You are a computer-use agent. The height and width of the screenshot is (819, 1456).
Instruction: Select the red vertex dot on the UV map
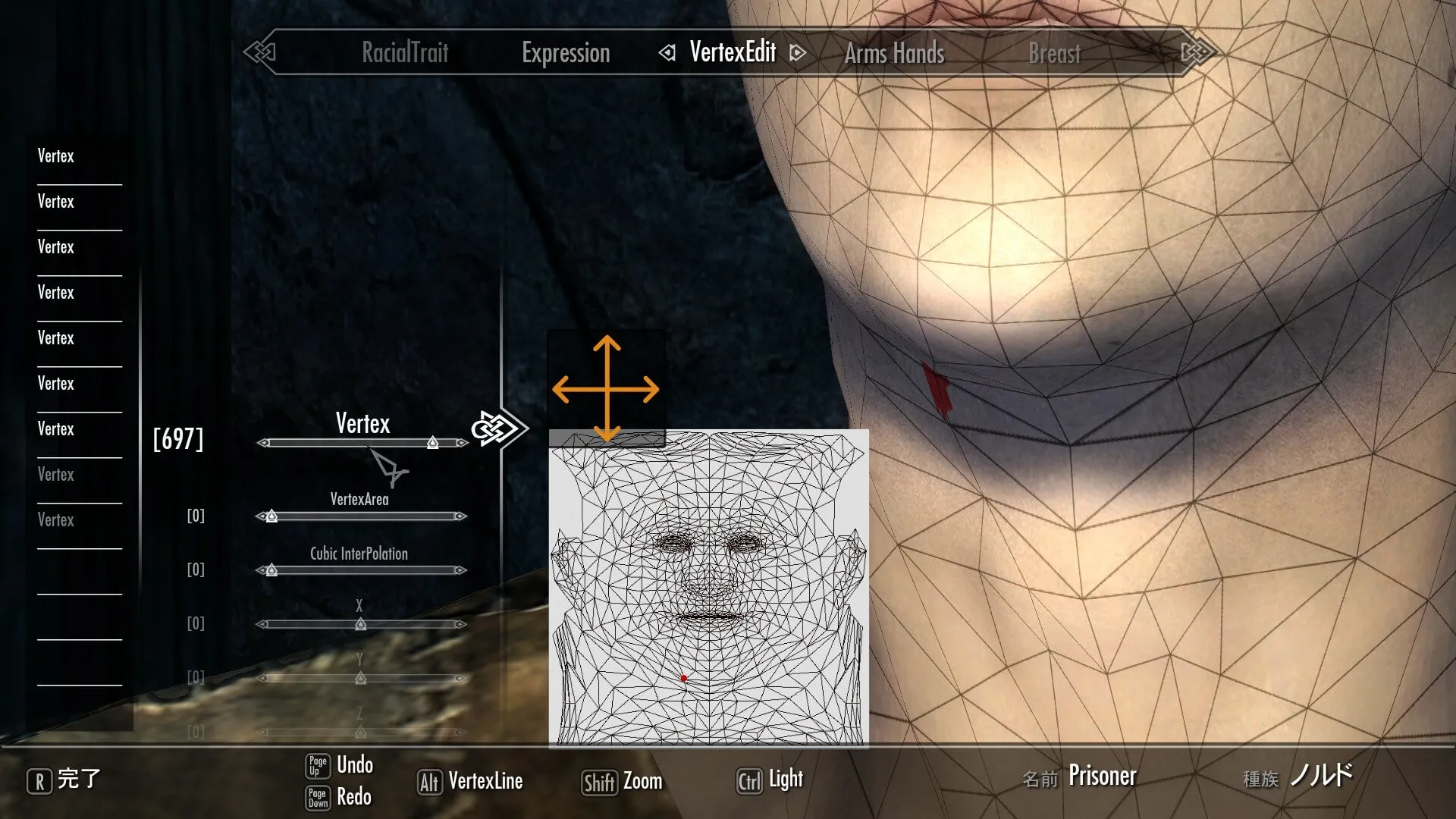coord(684,679)
